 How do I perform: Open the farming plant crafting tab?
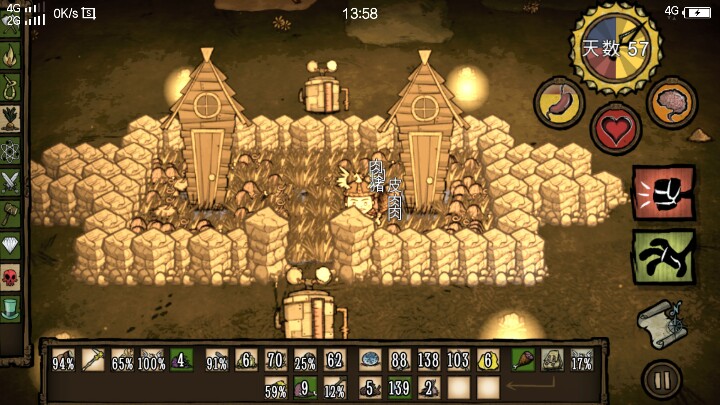click(11, 119)
